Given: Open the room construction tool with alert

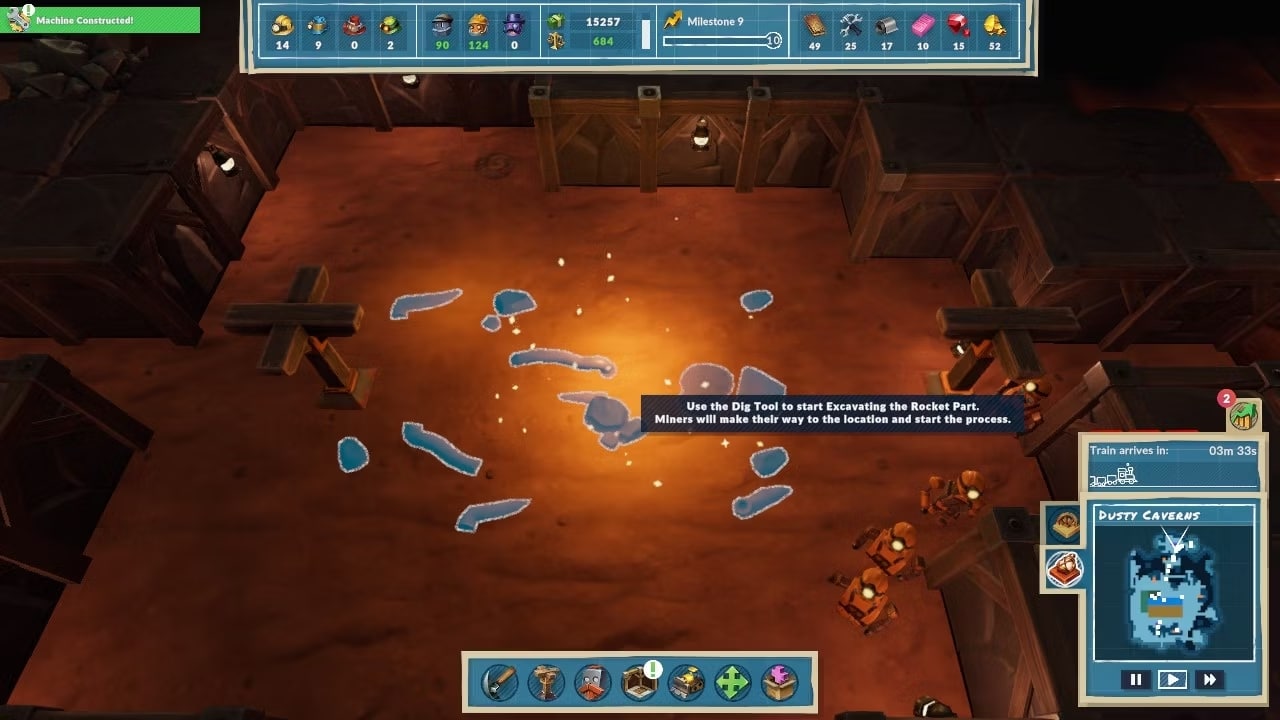Looking at the screenshot, I should coord(639,683).
